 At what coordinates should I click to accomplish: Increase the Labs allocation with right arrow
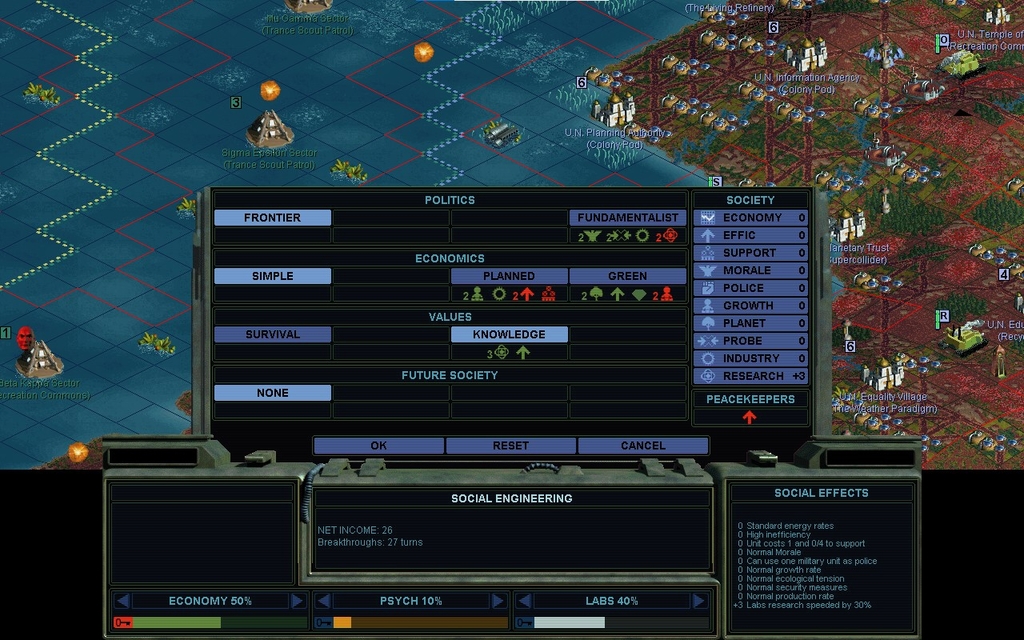(698, 601)
